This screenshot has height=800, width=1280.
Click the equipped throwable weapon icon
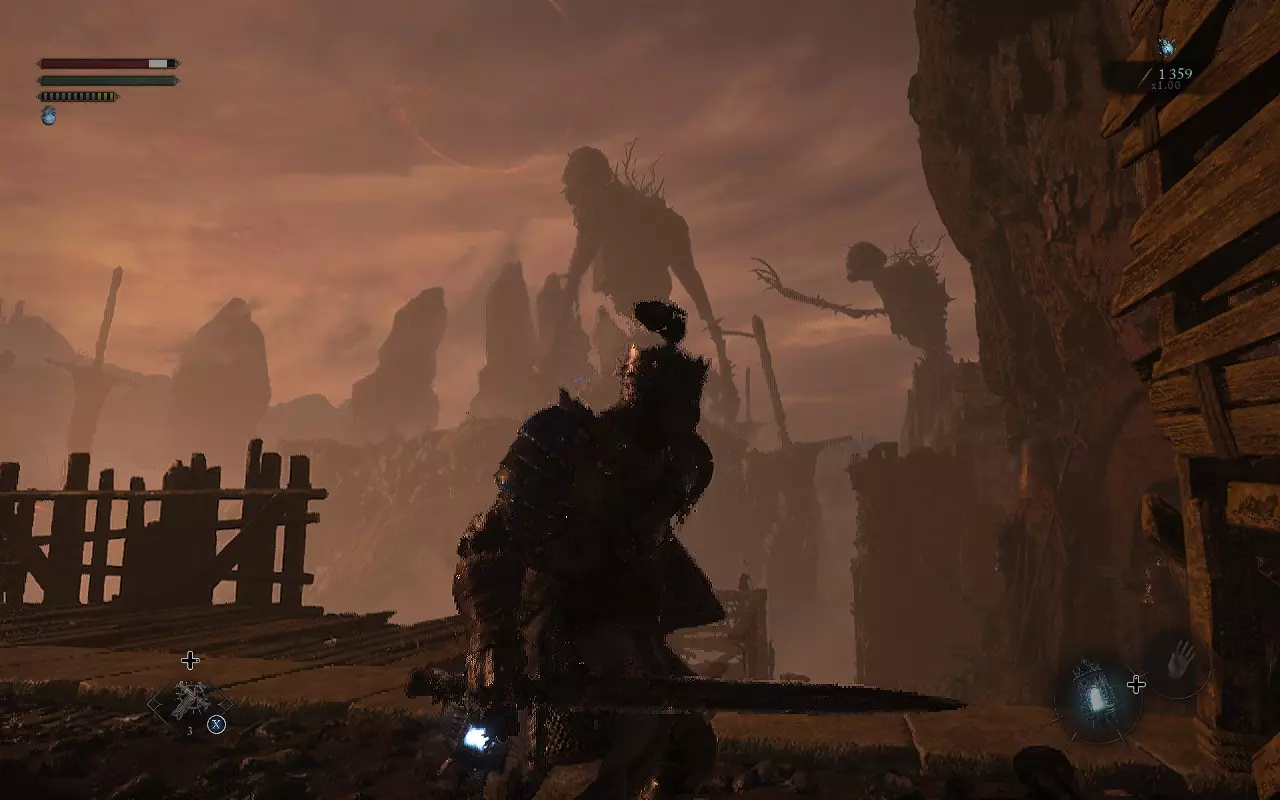coord(191,697)
